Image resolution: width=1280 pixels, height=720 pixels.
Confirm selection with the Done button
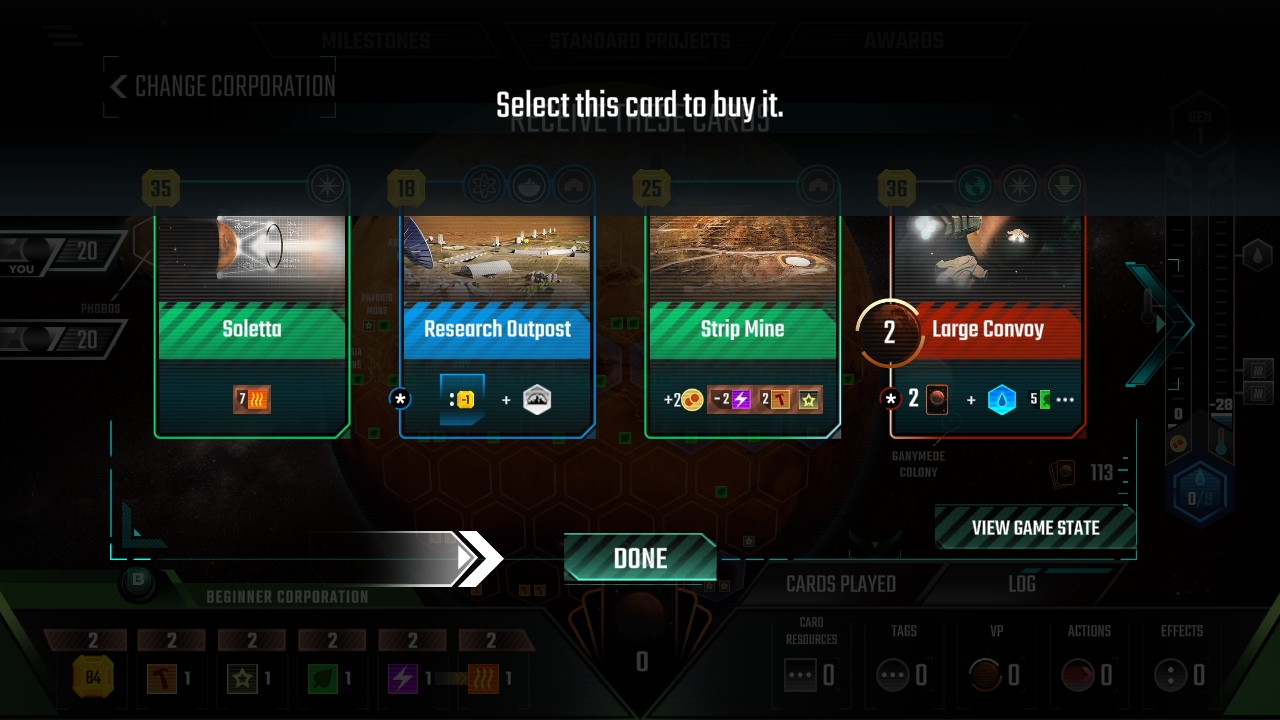pos(640,558)
